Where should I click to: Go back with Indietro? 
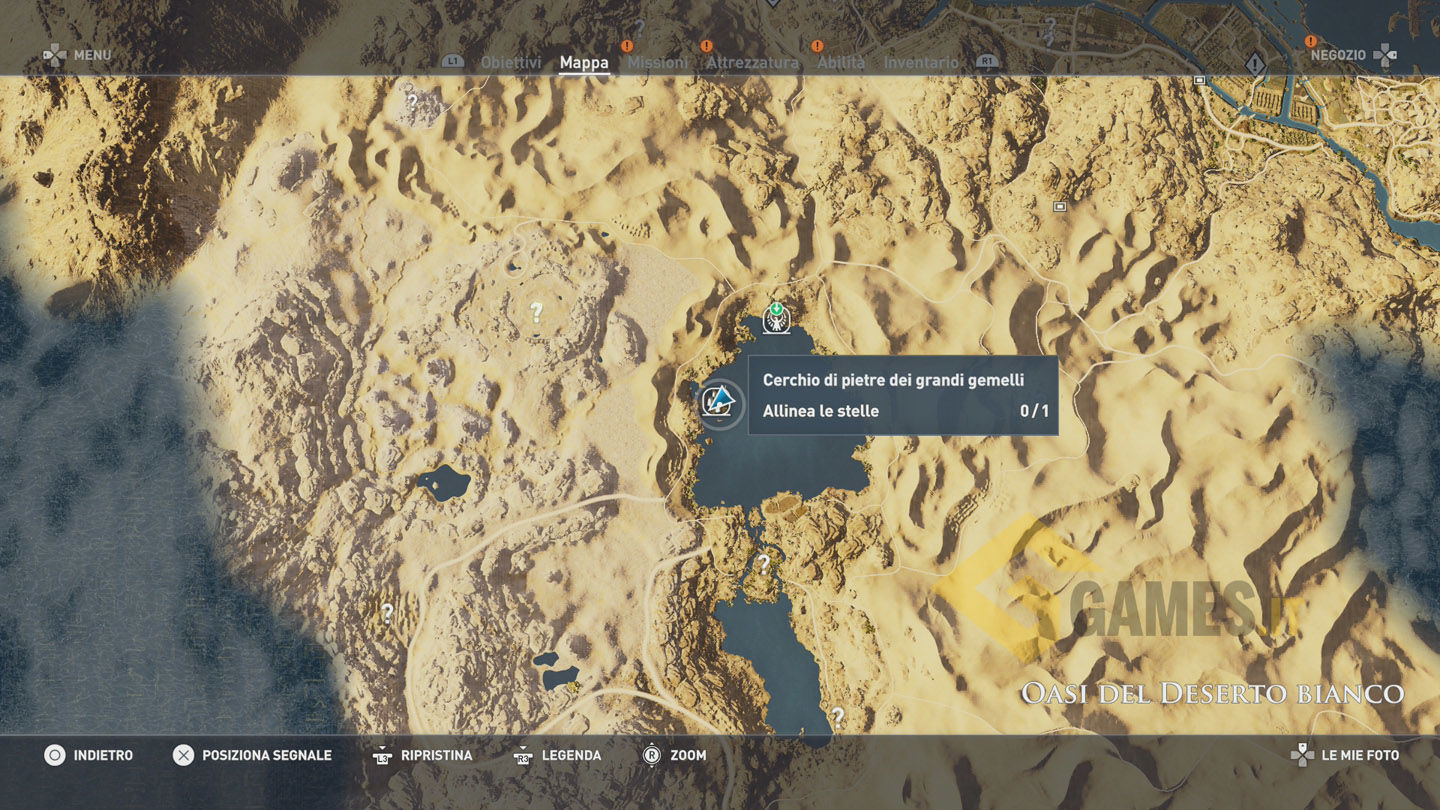pyautogui.click(x=102, y=755)
